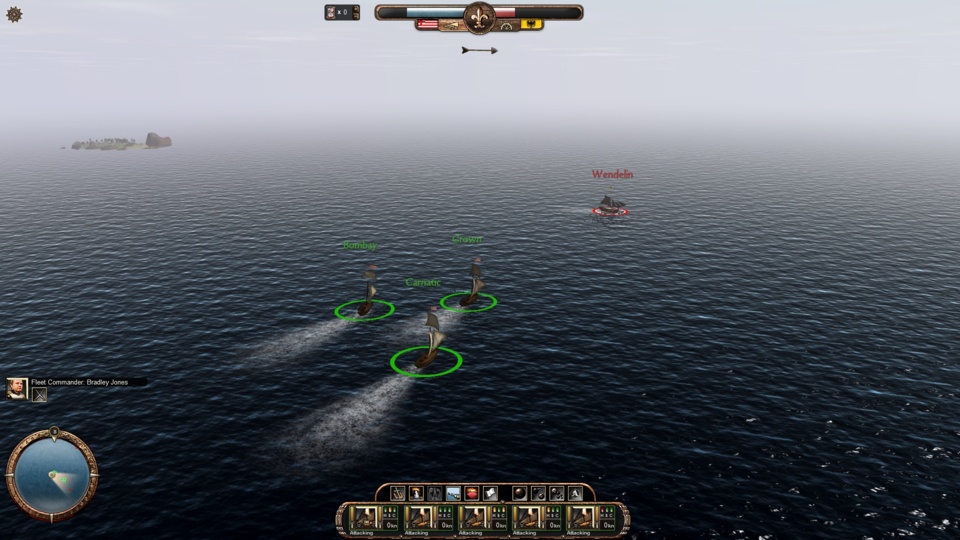
Task: Switch to chain shot ammunition
Action: (x=539, y=493)
